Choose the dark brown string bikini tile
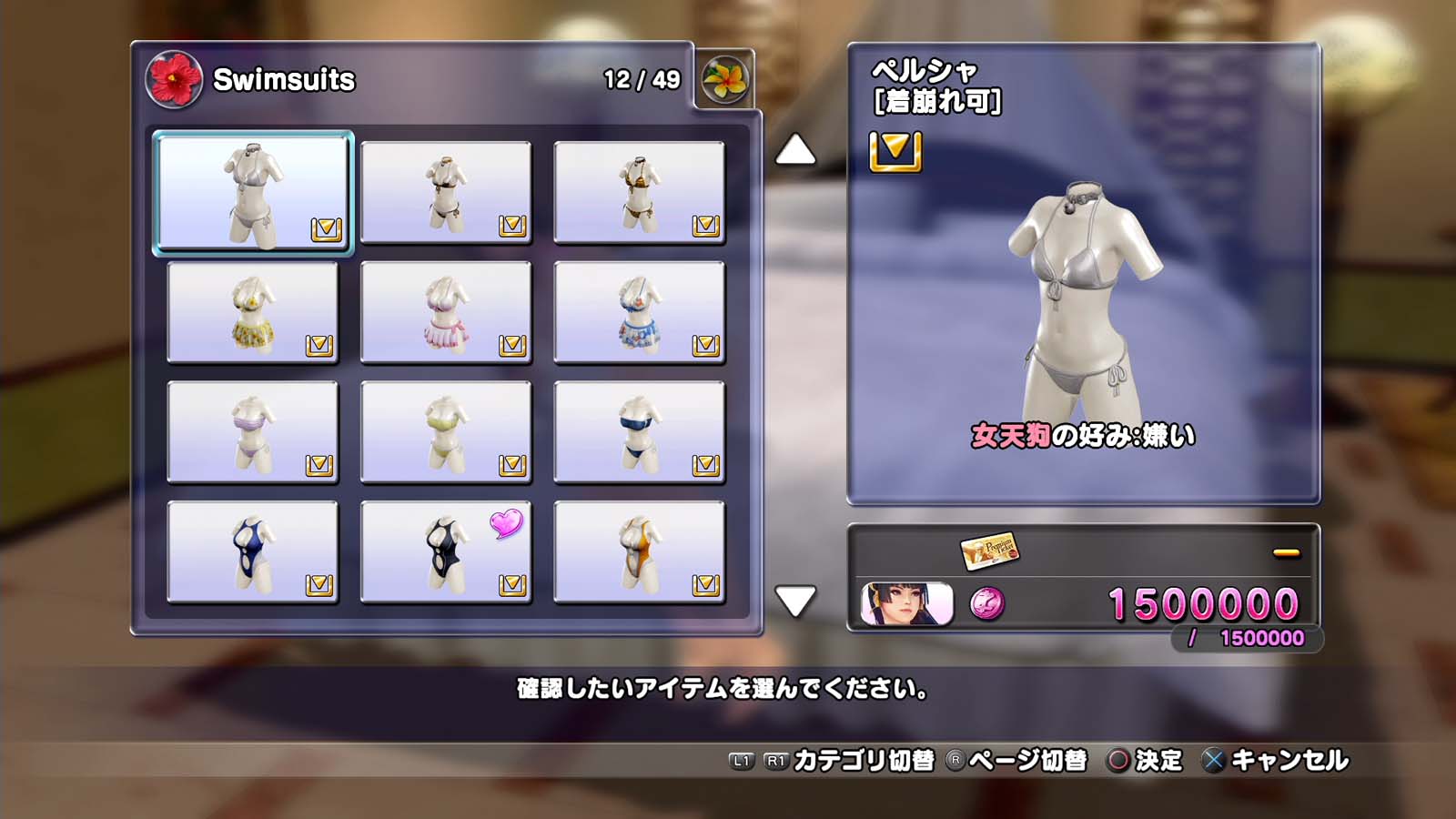Screen dimensions: 1456x819 446,192
